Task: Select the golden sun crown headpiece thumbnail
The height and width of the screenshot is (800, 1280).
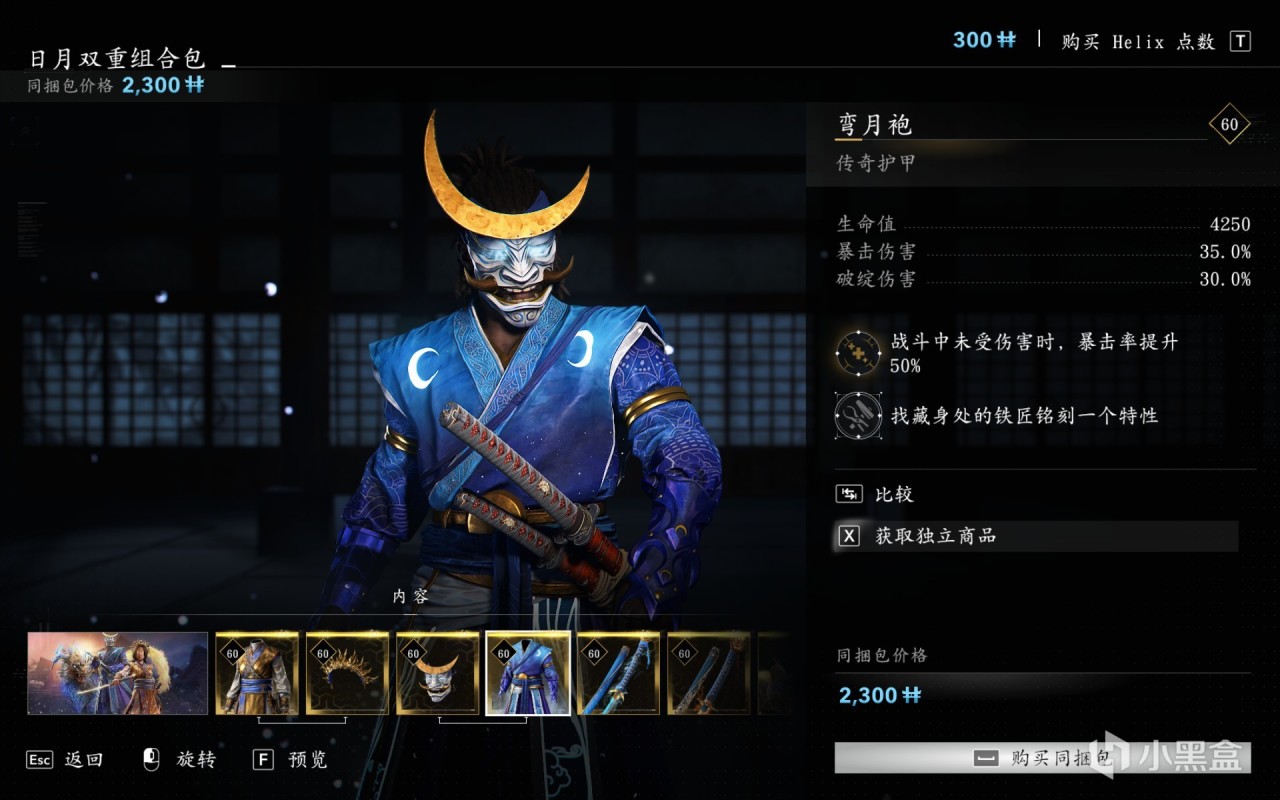Action: tap(347, 673)
